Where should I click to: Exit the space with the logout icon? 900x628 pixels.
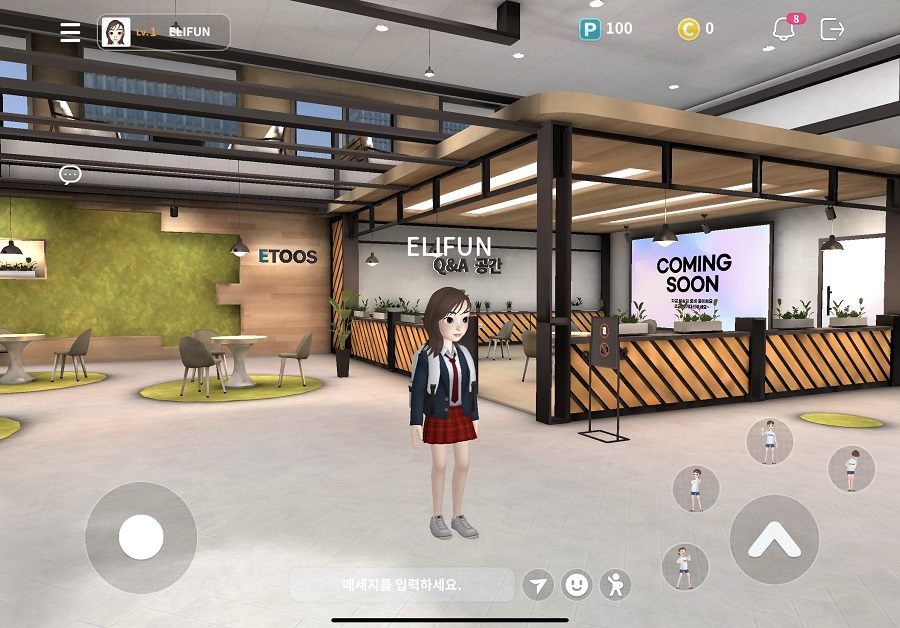tap(832, 30)
